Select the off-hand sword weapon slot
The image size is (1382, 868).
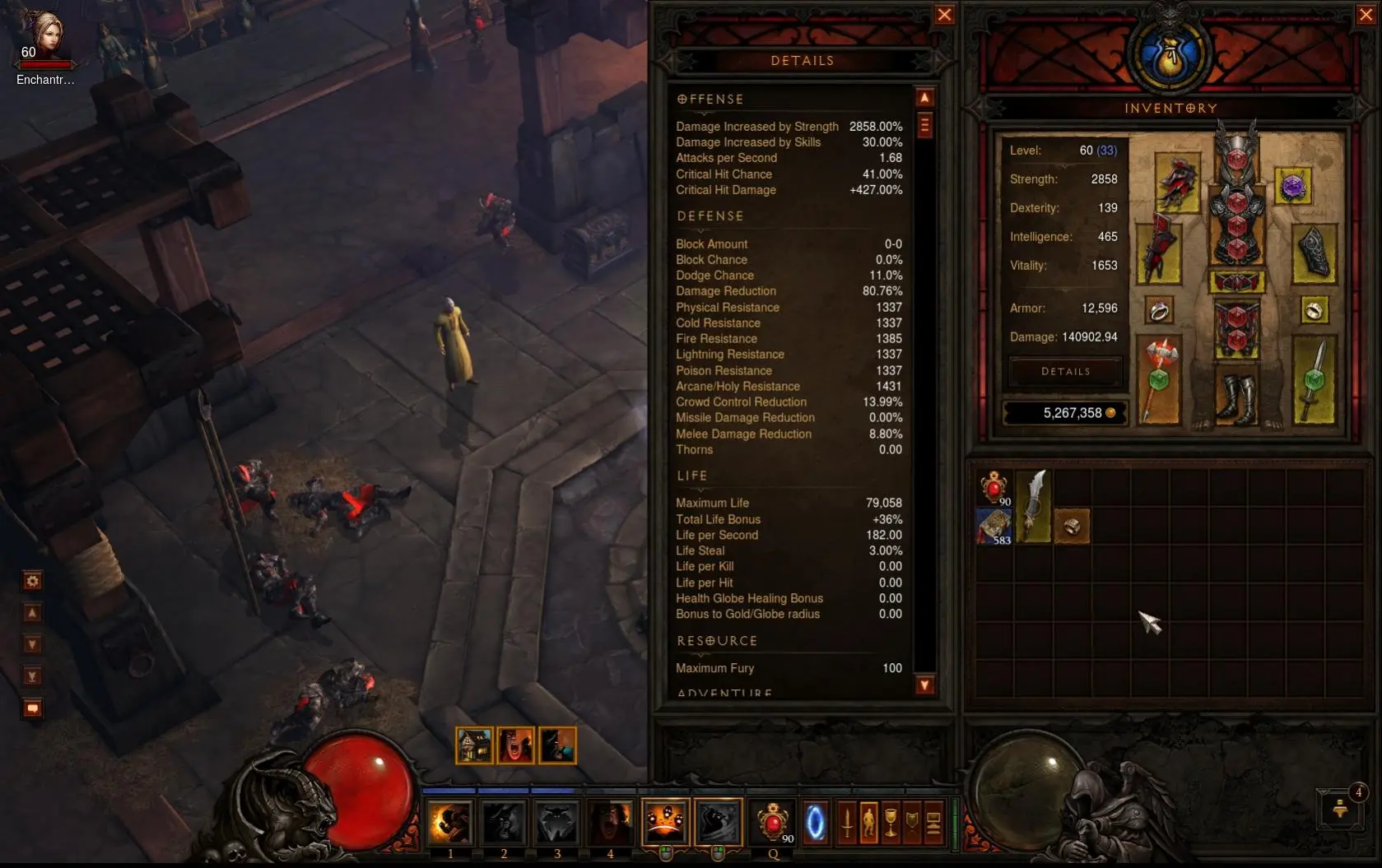coord(1314,380)
